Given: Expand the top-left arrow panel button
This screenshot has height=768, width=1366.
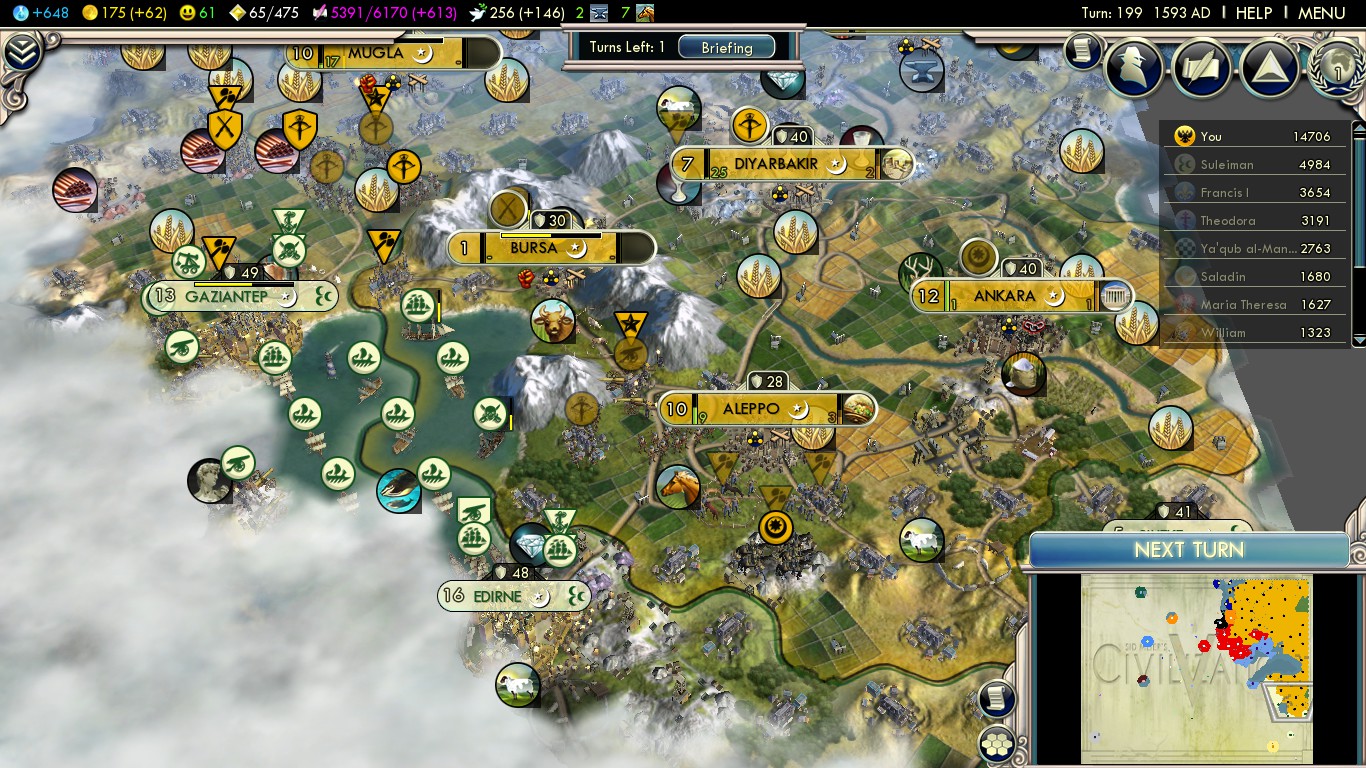Looking at the screenshot, I should 21,52.
